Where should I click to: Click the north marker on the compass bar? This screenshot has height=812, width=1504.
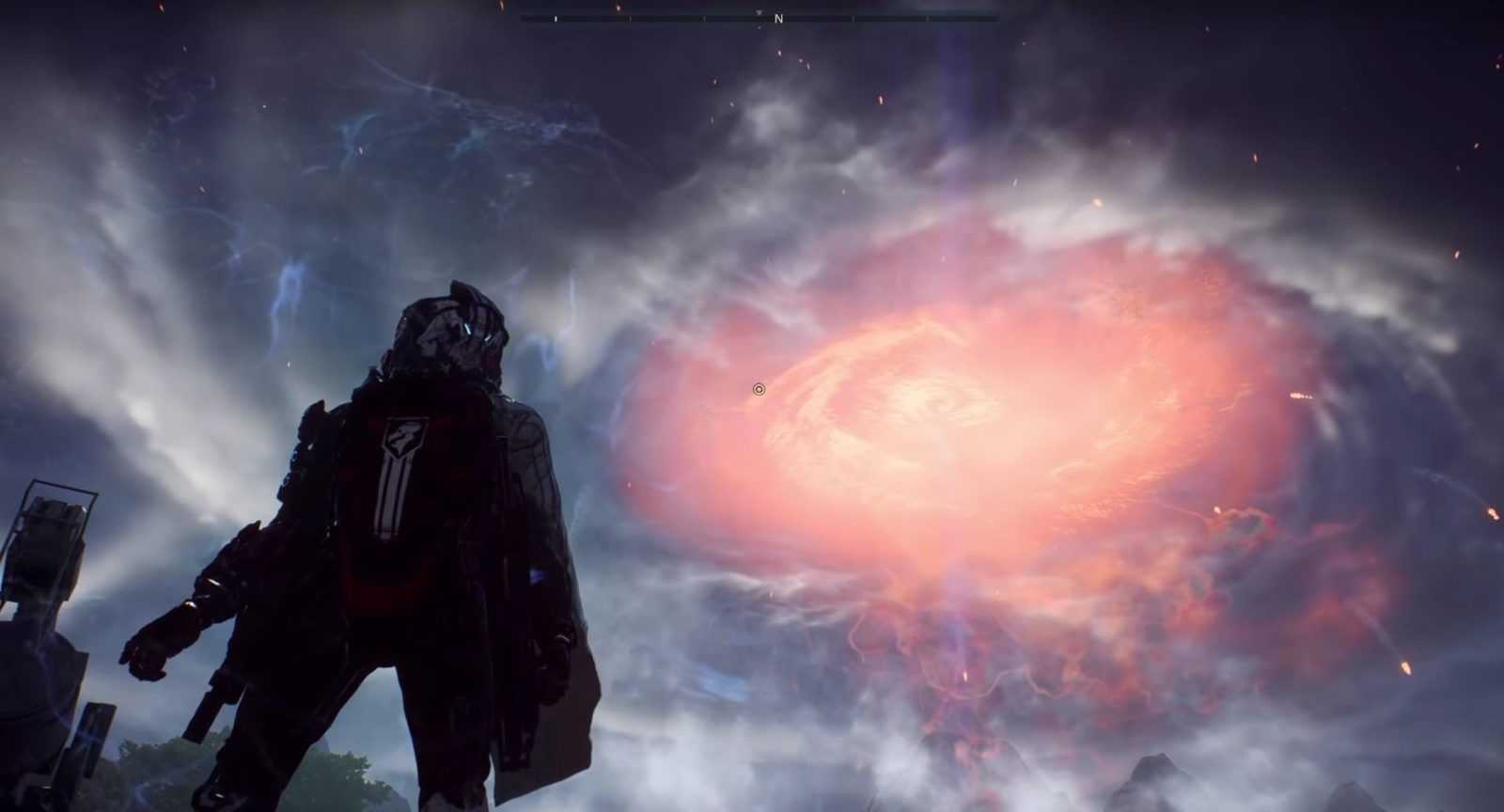778,19
